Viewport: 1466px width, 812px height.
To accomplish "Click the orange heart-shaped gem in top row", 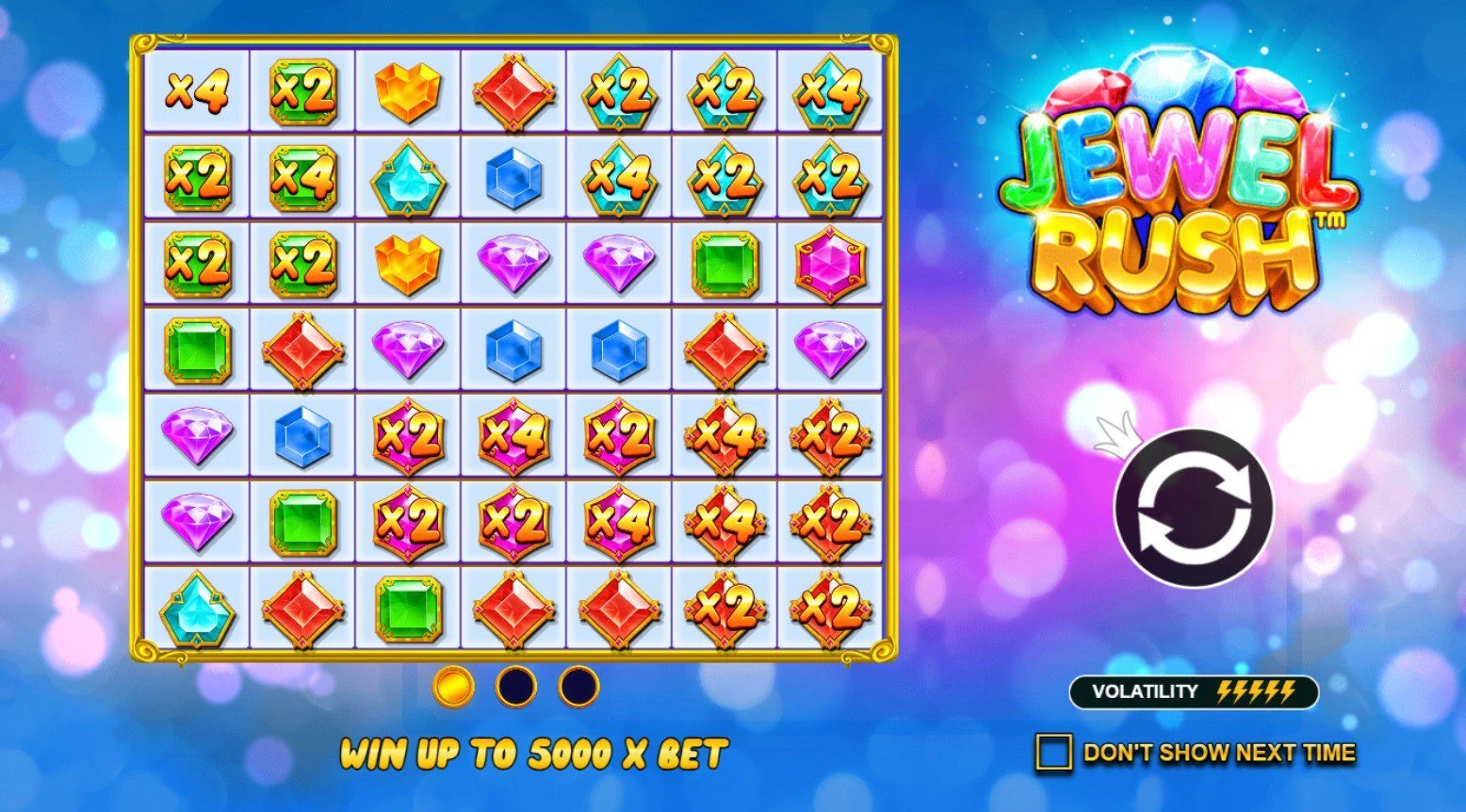I will tap(407, 89).
